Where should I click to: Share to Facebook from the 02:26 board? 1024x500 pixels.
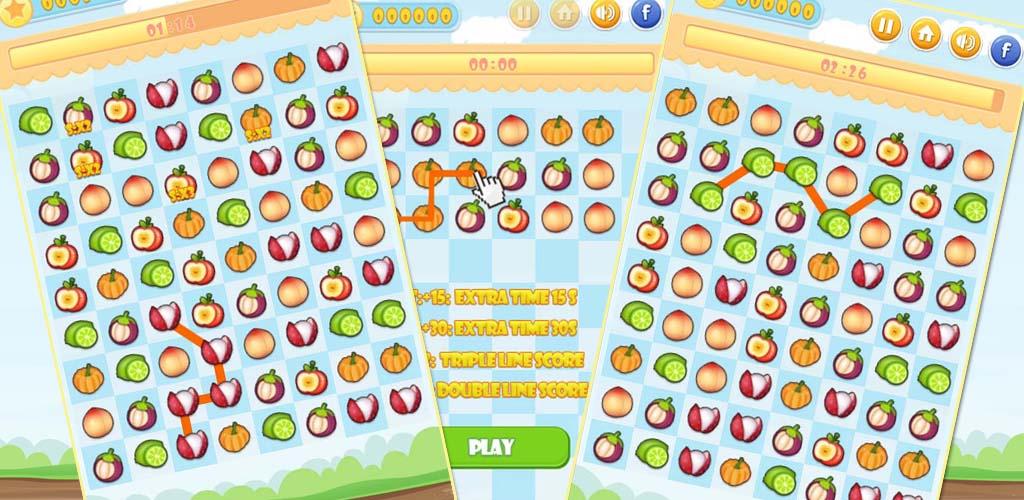click(1004, 50)
